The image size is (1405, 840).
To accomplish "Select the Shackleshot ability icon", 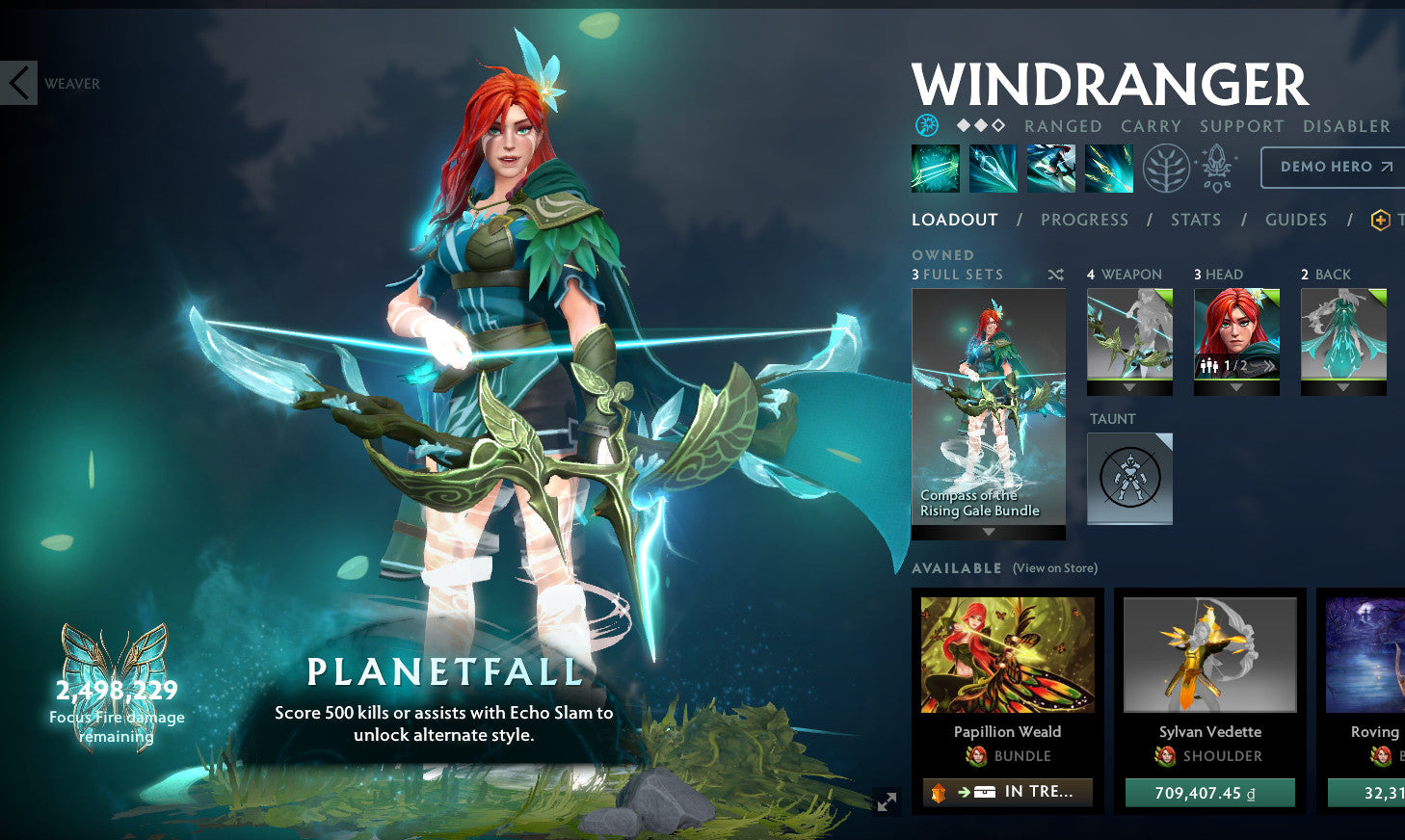I will tap(935, 167).
